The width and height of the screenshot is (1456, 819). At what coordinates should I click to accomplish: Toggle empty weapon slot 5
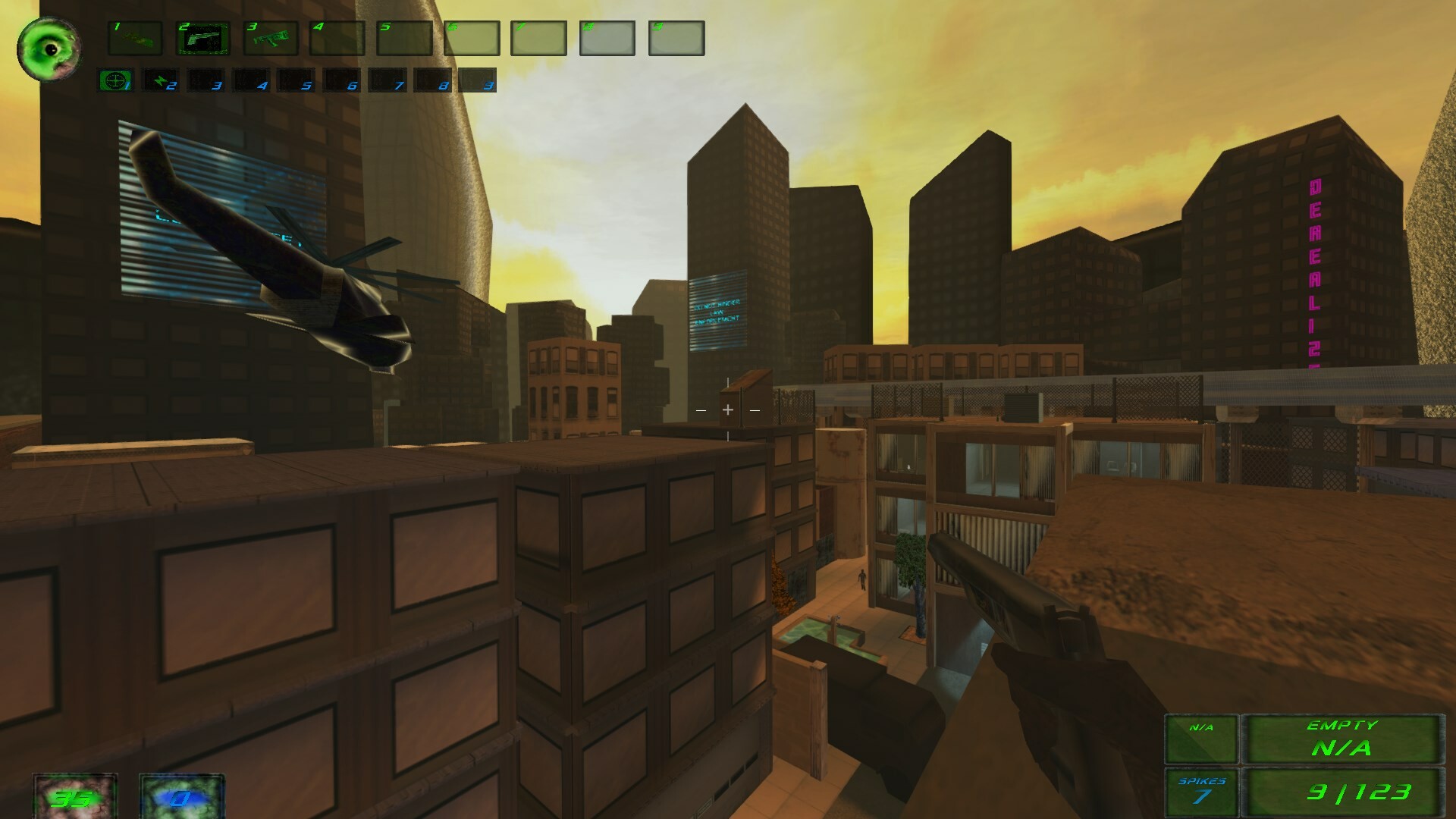[x=405, y=39]
